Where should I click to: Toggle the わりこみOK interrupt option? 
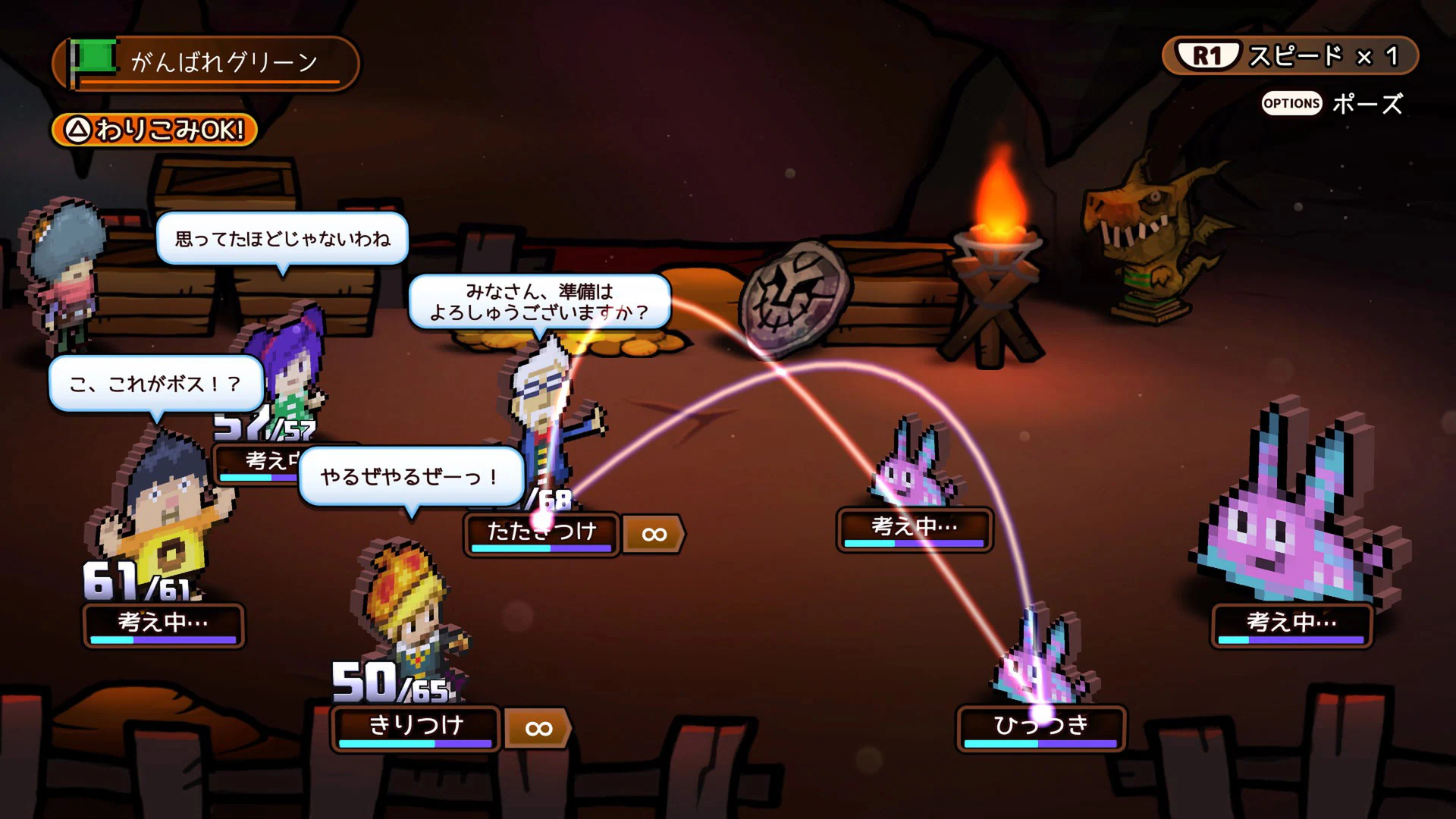pos(152,130)
